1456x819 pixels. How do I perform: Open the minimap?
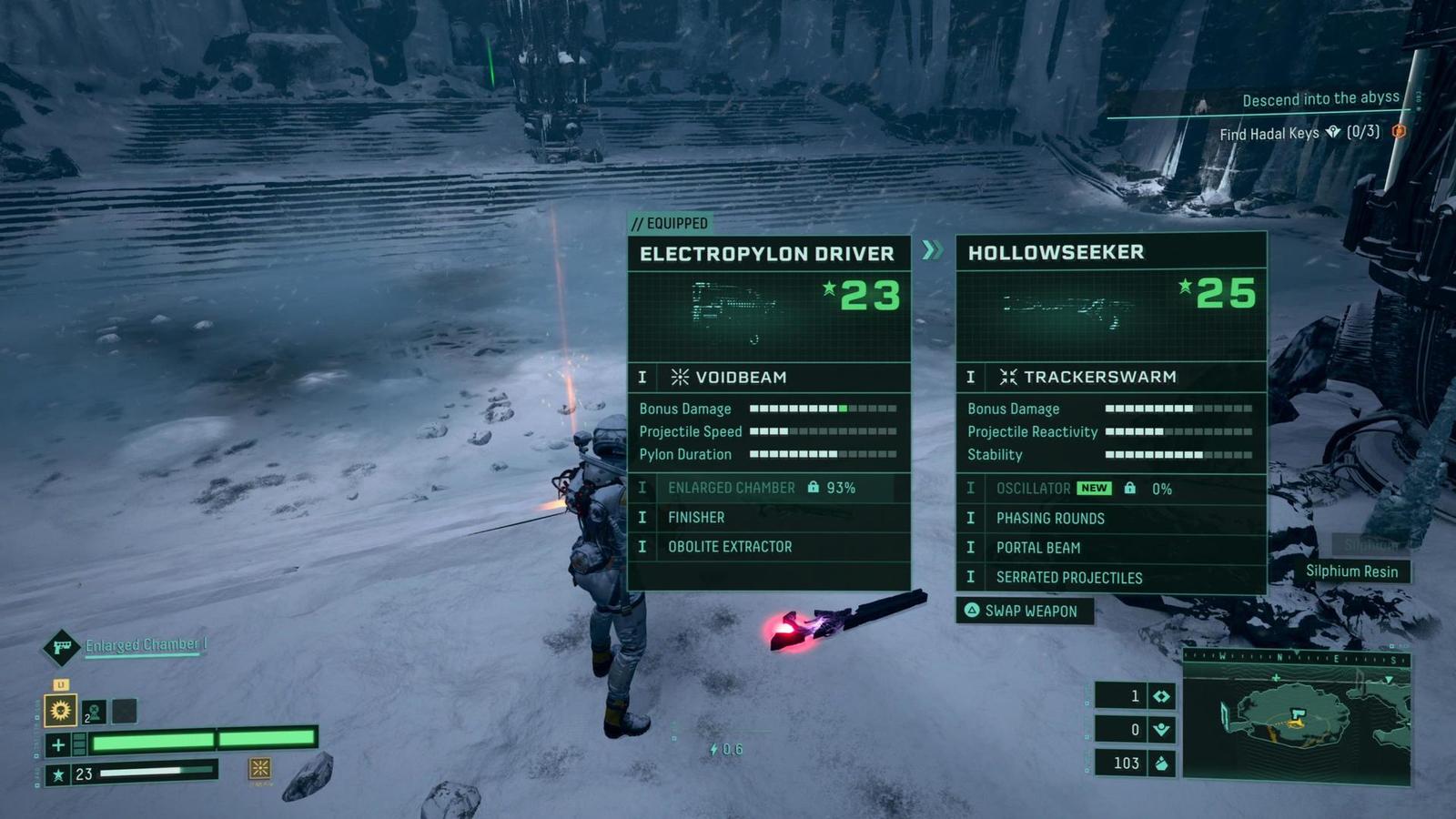(x=1297, y=717)
